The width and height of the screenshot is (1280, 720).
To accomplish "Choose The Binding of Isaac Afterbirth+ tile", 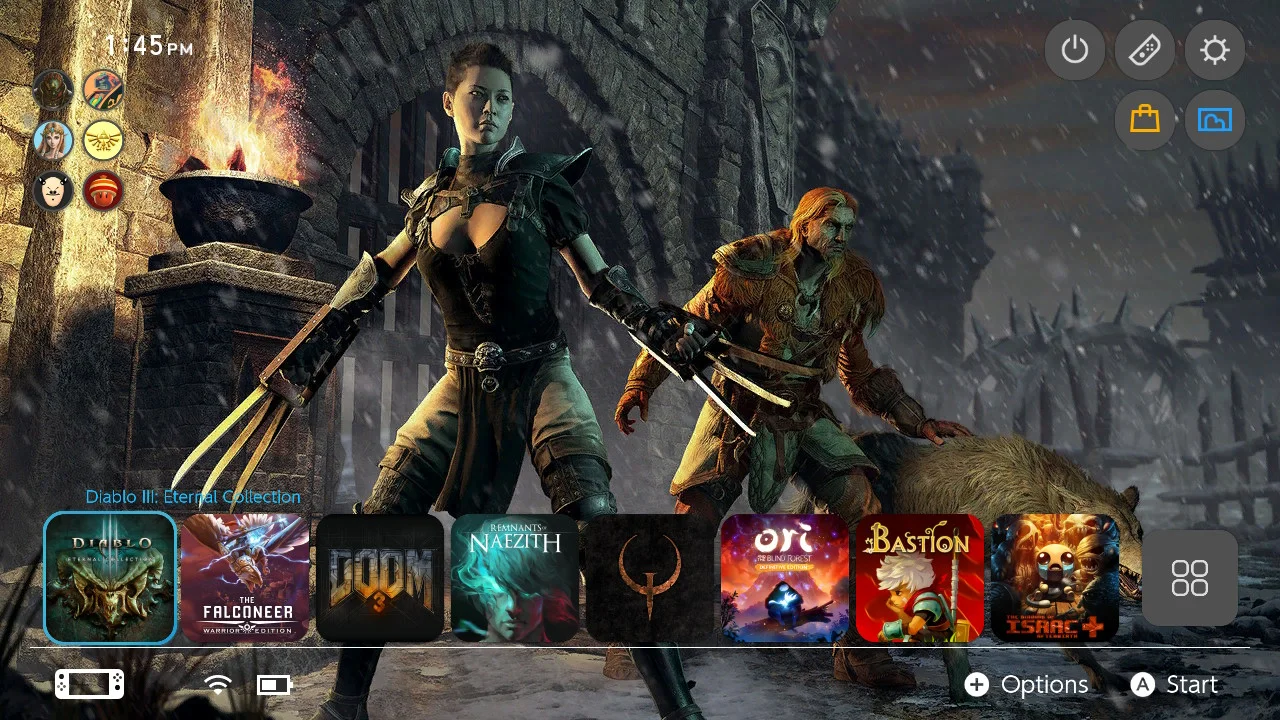I will (x=1055, y=578).
